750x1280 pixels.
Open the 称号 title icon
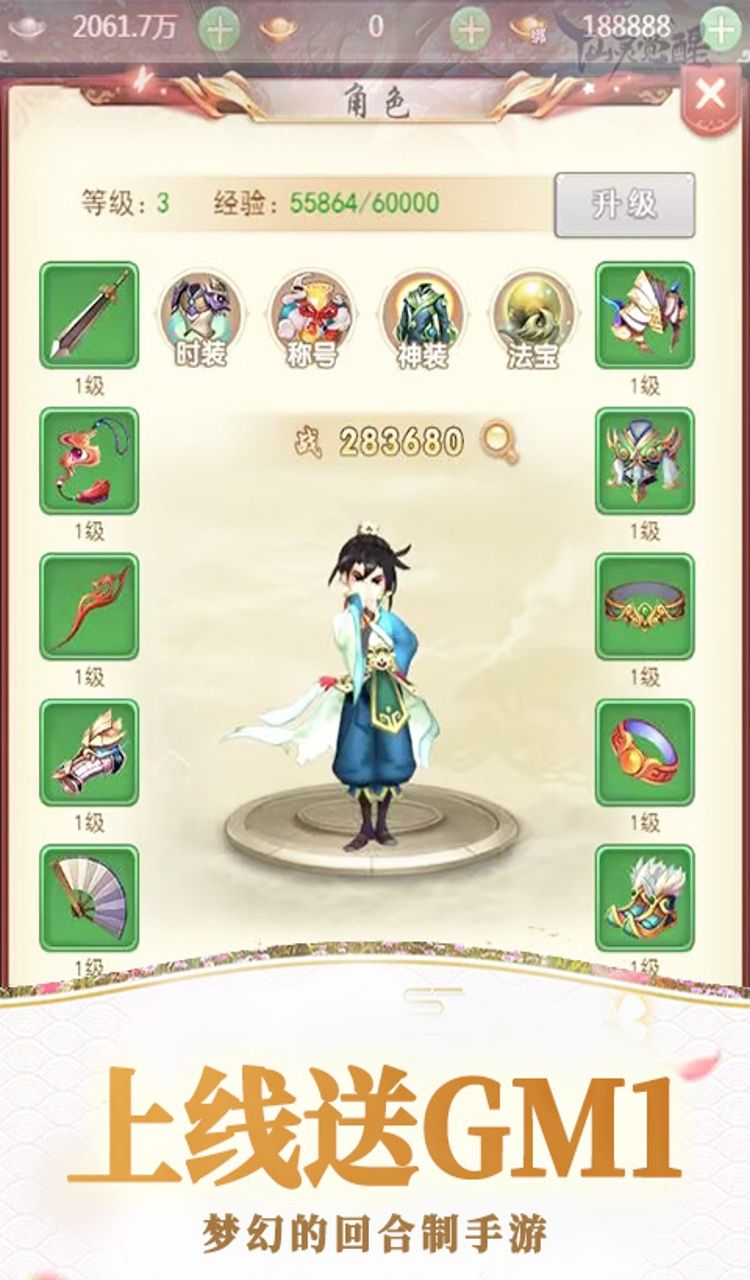pyautogui.click(x=311, y=318)
